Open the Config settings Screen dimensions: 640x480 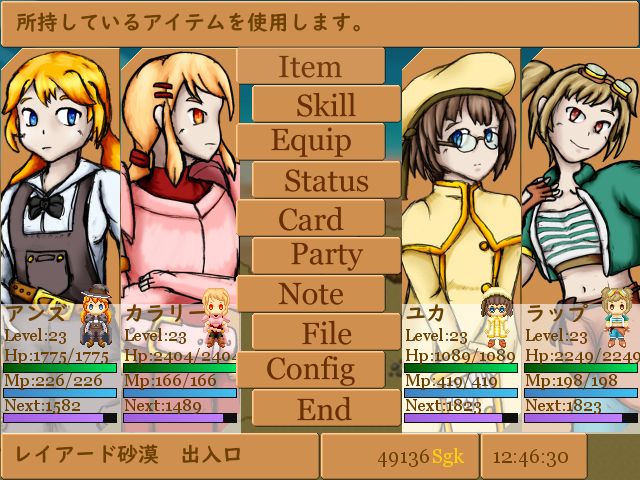pyautogui.click(x=310, y=370)
